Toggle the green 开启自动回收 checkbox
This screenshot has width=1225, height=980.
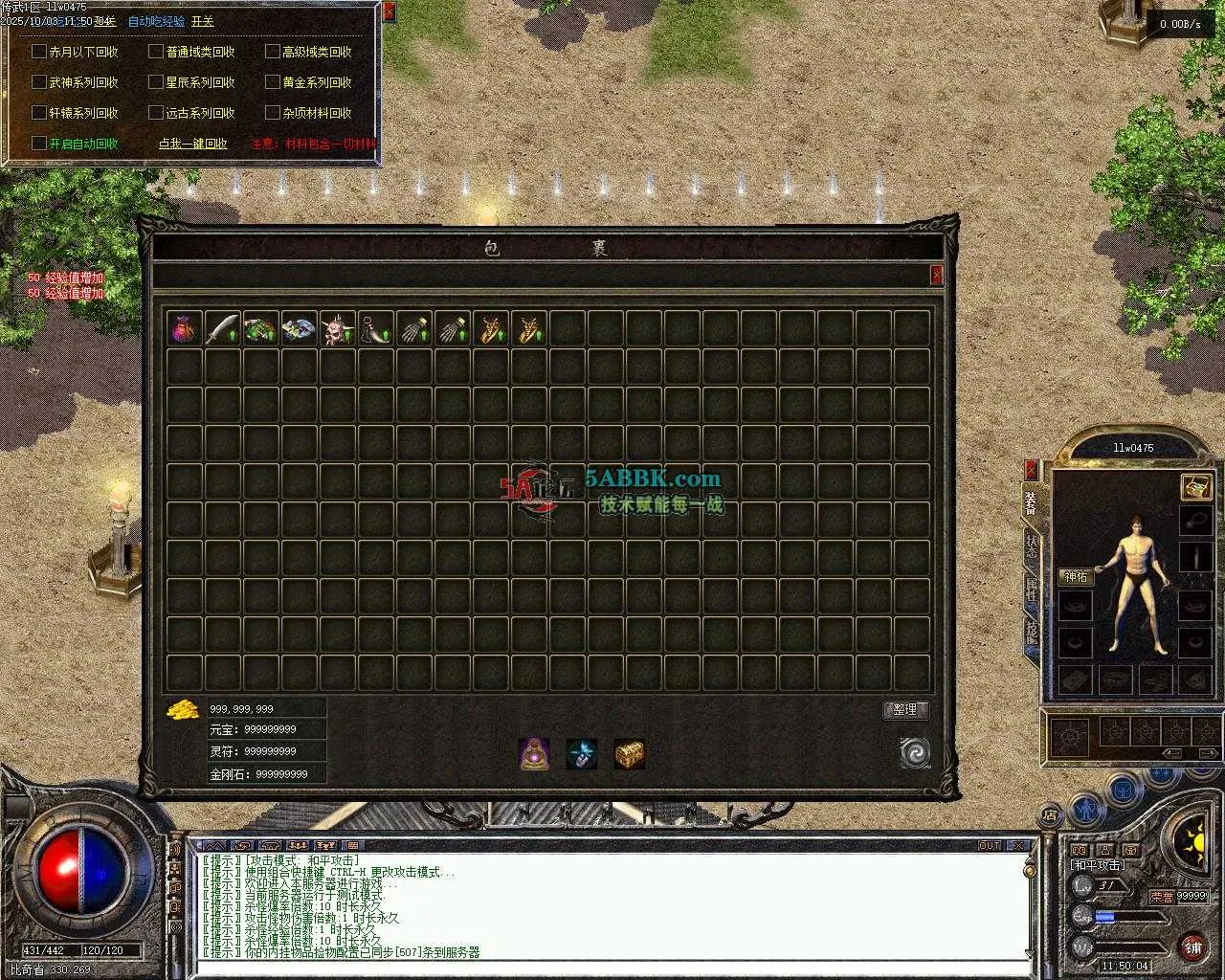[39, 144]
